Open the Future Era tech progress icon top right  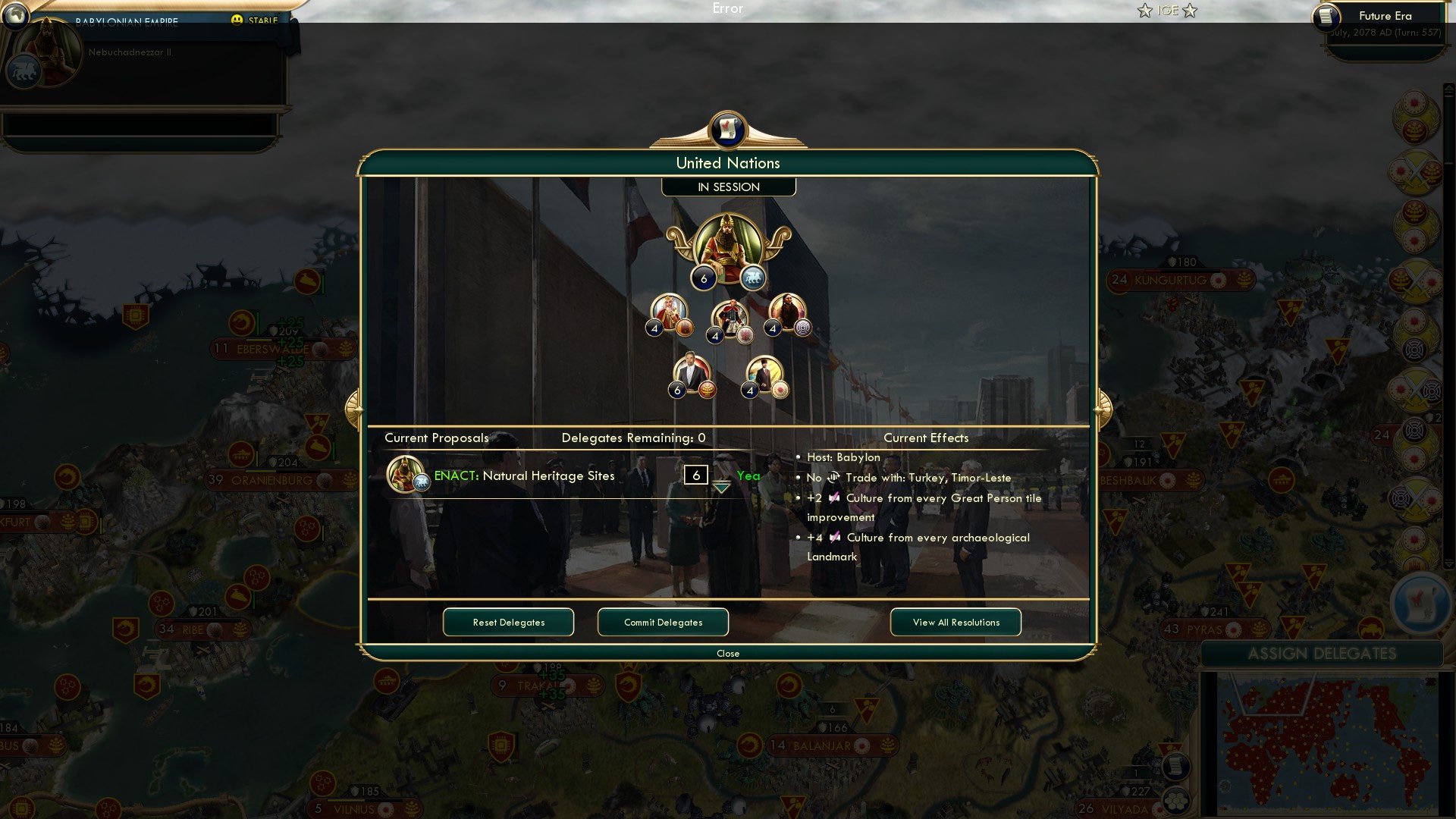pyautogui.click(x=1326, y=17)
